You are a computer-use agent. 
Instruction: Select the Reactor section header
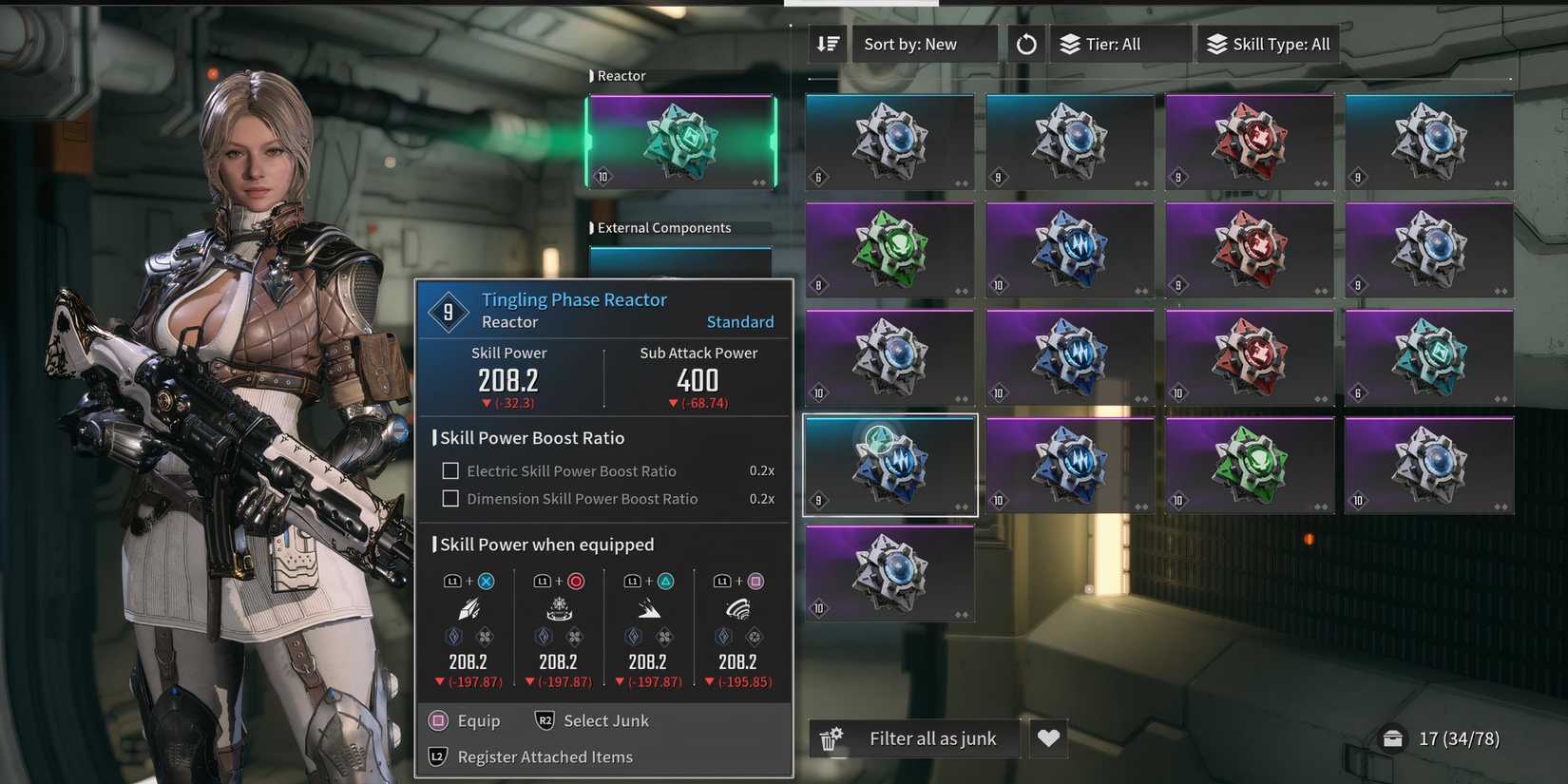[x=622, y=75]
